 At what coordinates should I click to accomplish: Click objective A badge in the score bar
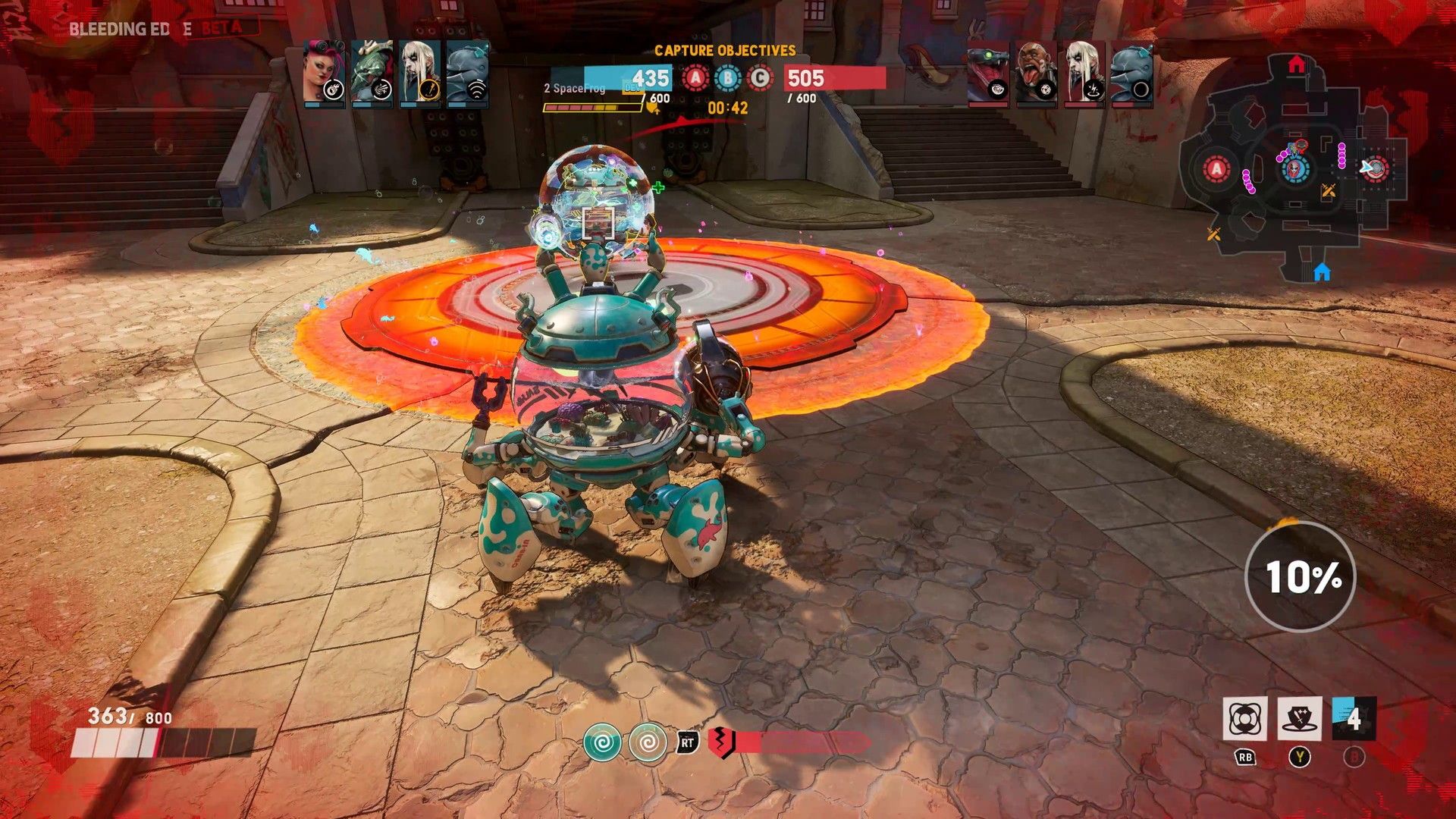695,78
